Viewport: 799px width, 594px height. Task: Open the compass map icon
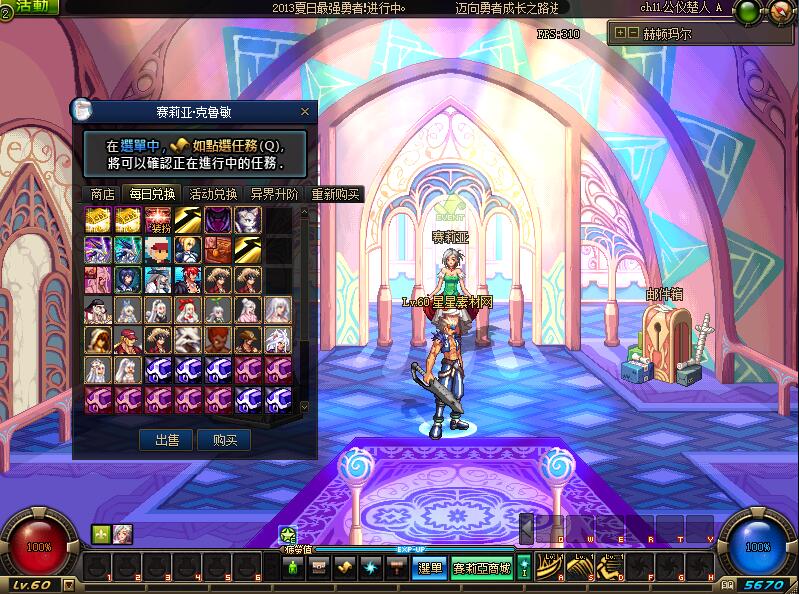click(780, 12)
